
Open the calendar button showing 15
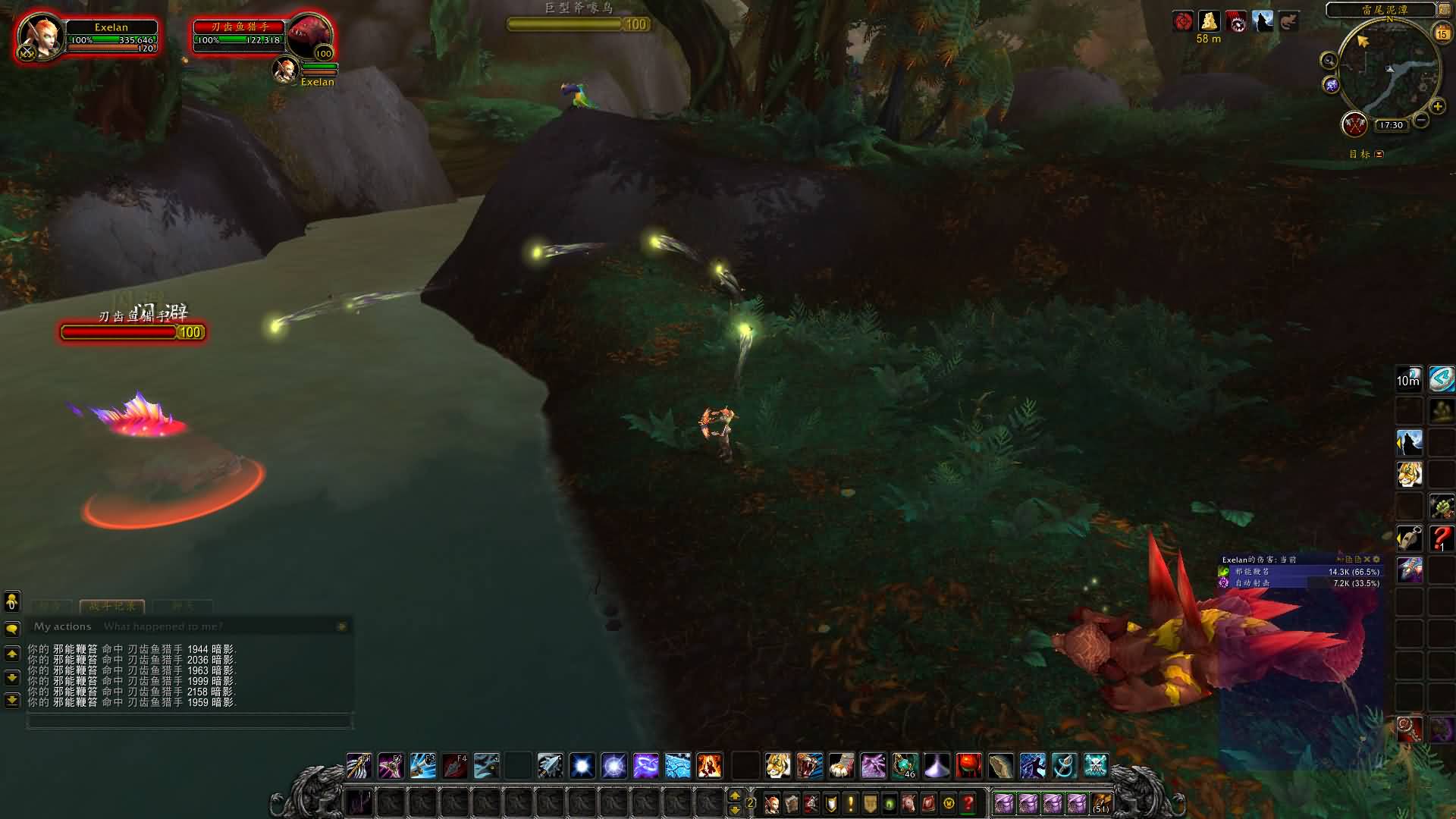(1442, 33)
